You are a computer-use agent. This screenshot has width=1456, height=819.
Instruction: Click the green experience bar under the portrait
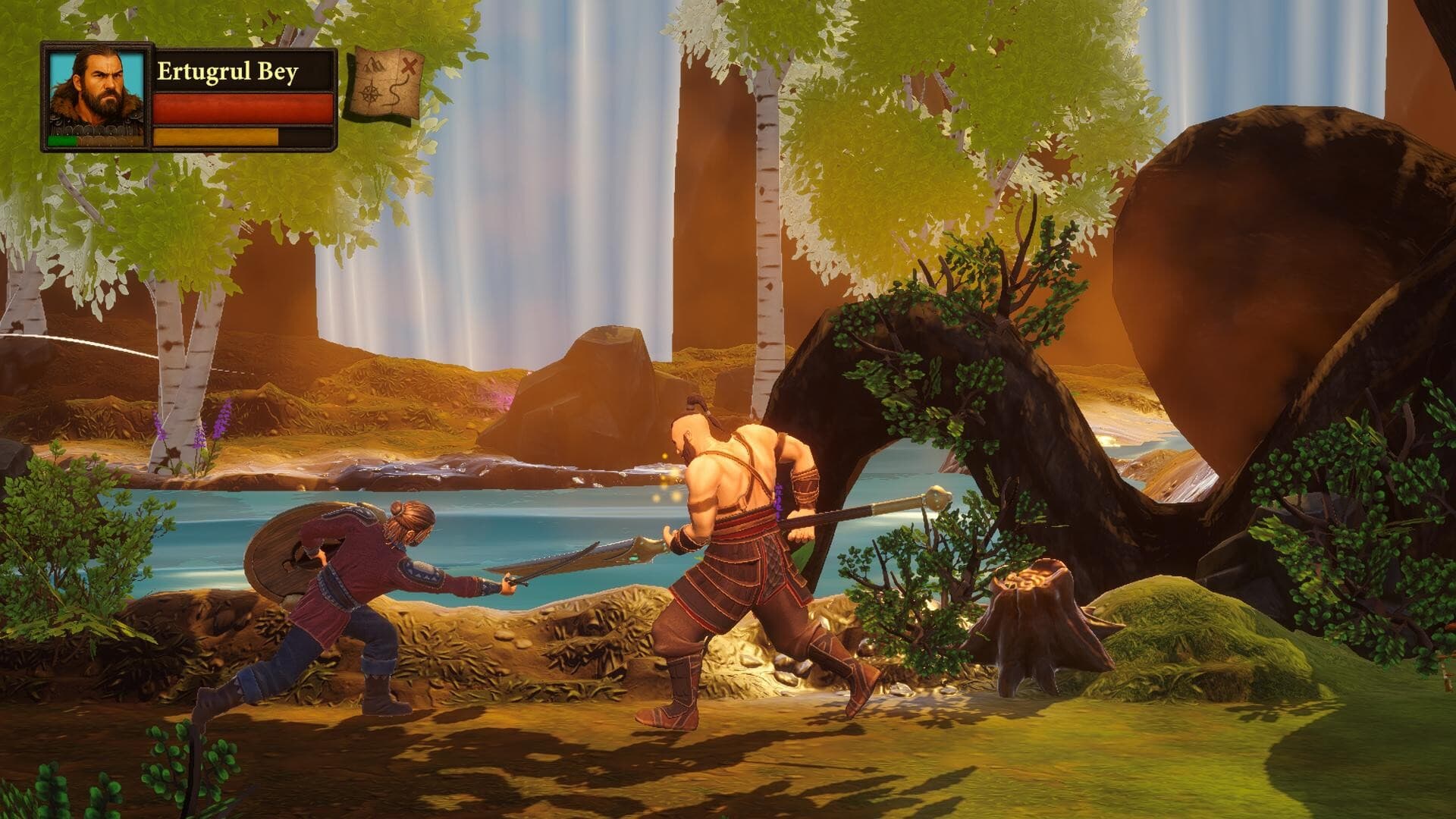[x=62, y=141]
